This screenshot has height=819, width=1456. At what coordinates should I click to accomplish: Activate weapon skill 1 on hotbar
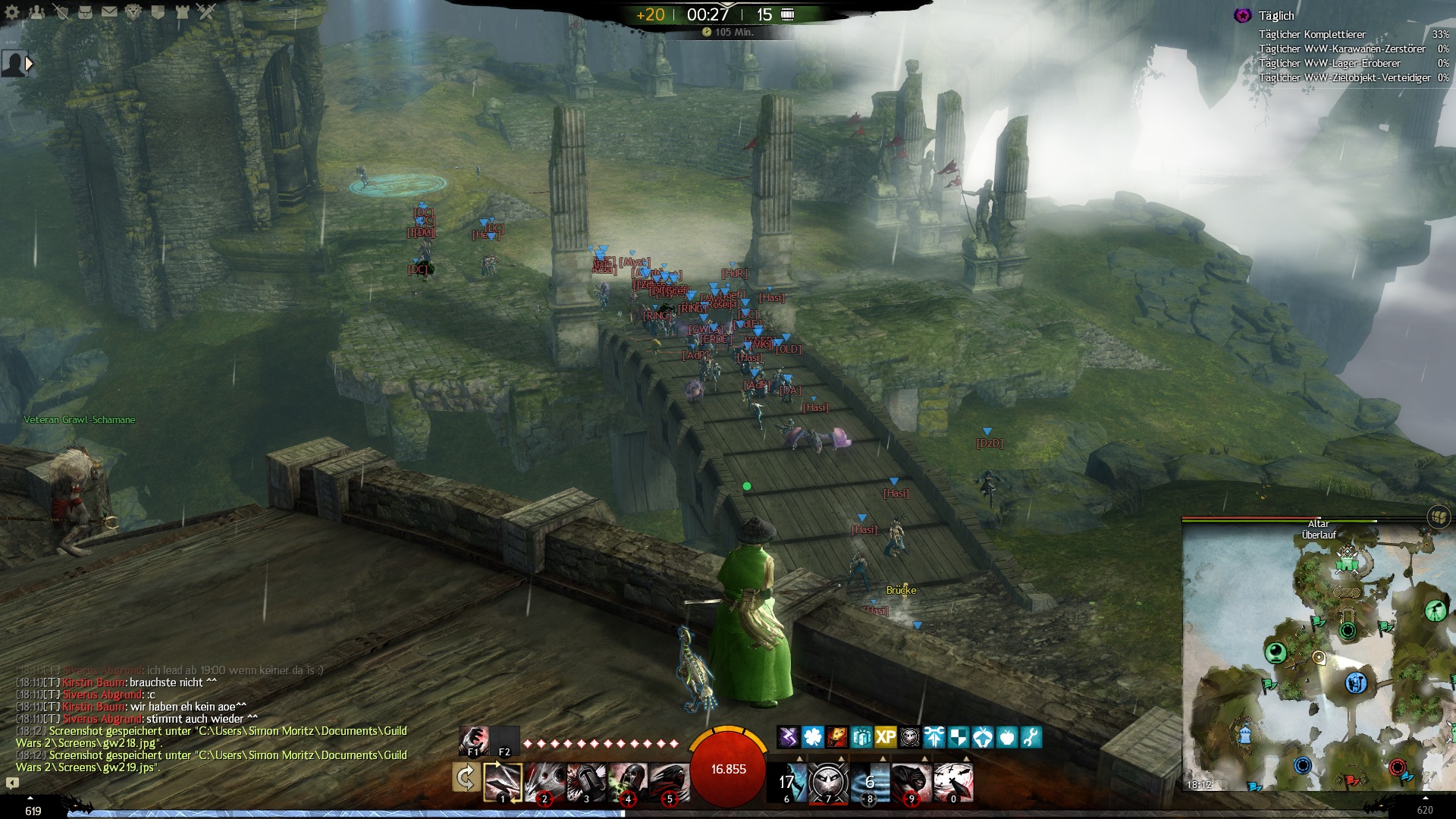point(503,782)
